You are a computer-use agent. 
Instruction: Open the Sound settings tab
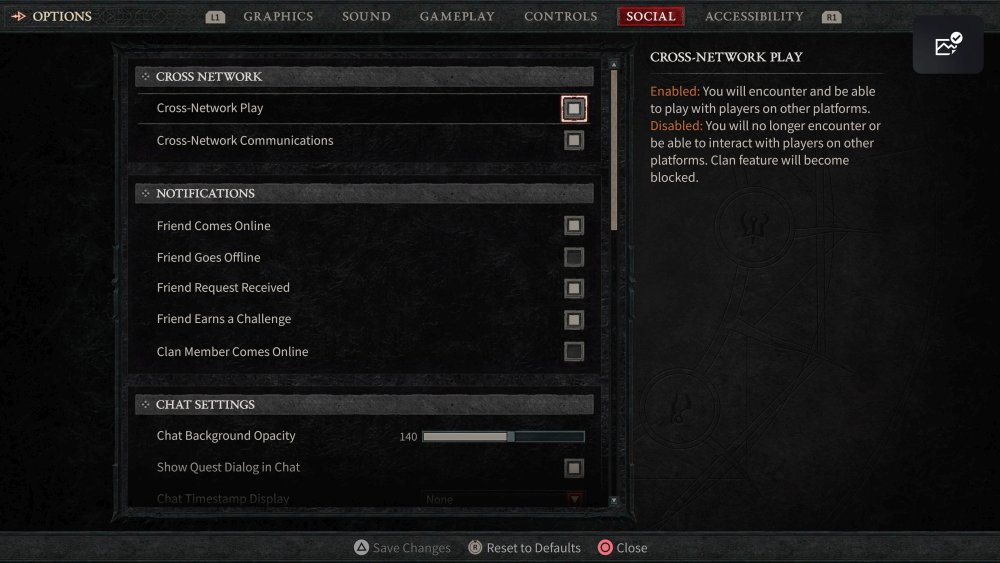pos(366,17)
